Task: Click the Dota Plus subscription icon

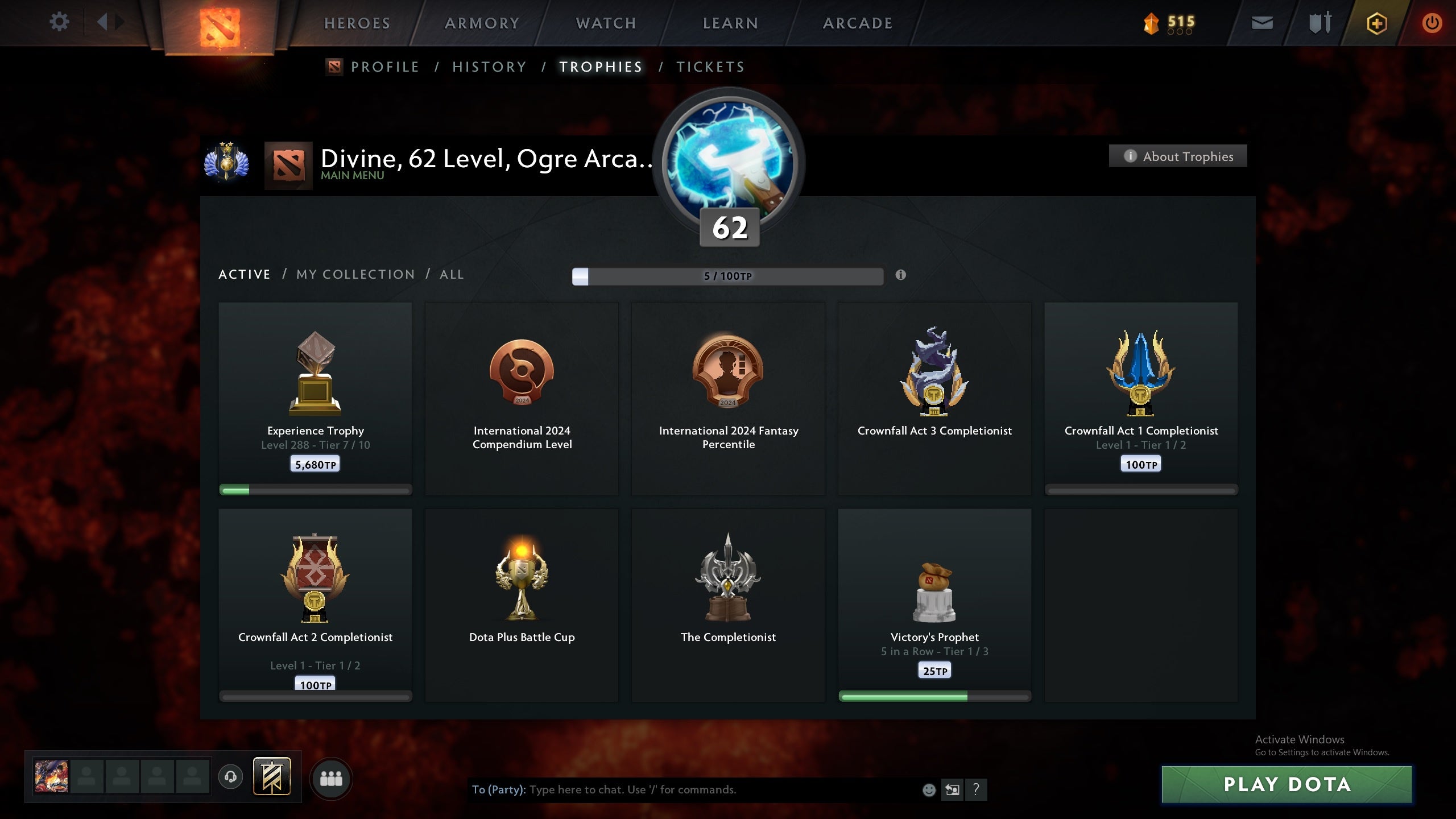Action: pyautogui.click(x=1376, y=23)
